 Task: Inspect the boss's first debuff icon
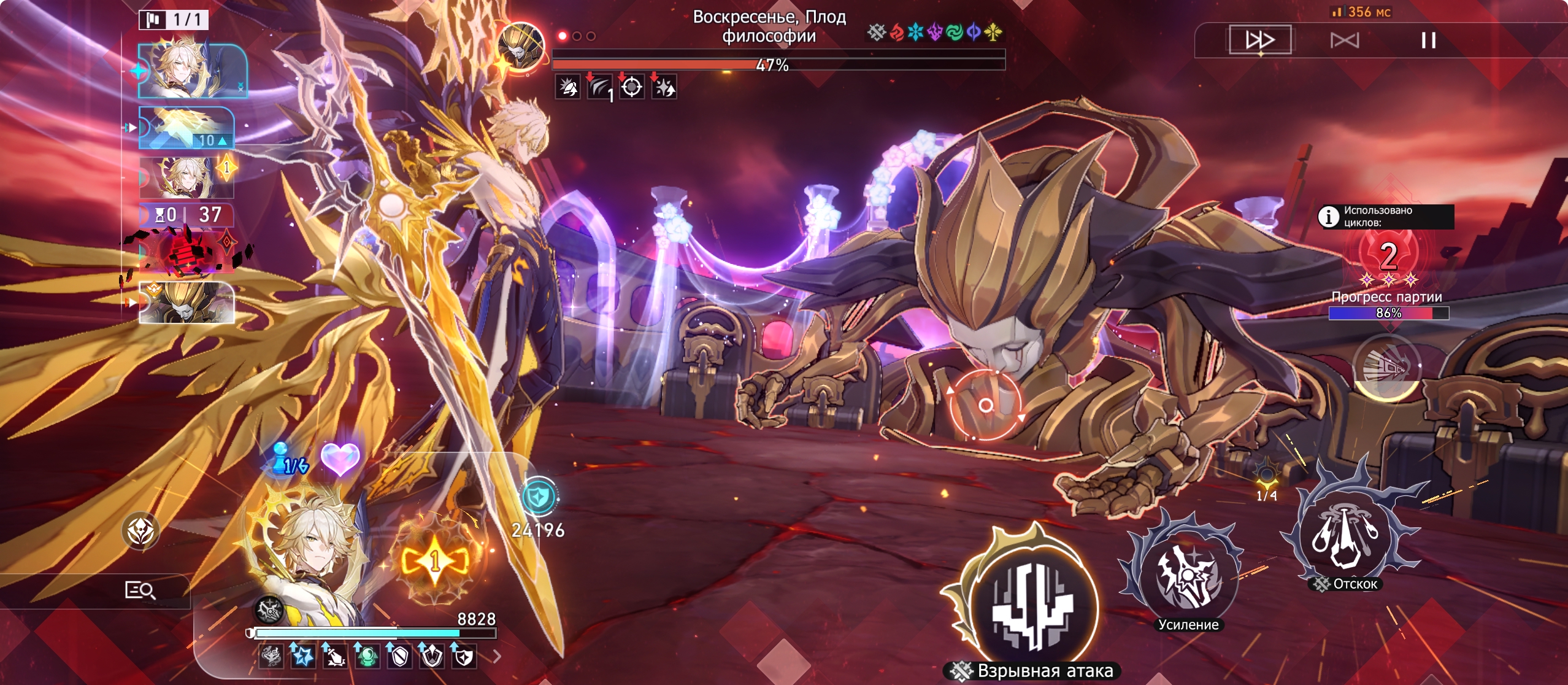567,87
